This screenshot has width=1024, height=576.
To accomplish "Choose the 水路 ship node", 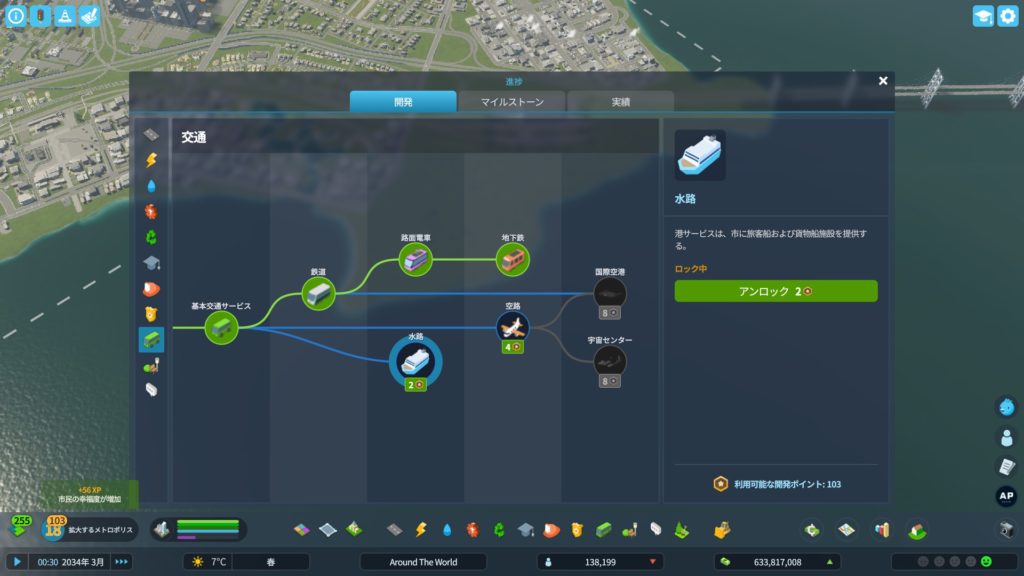I will coord(415,362).
